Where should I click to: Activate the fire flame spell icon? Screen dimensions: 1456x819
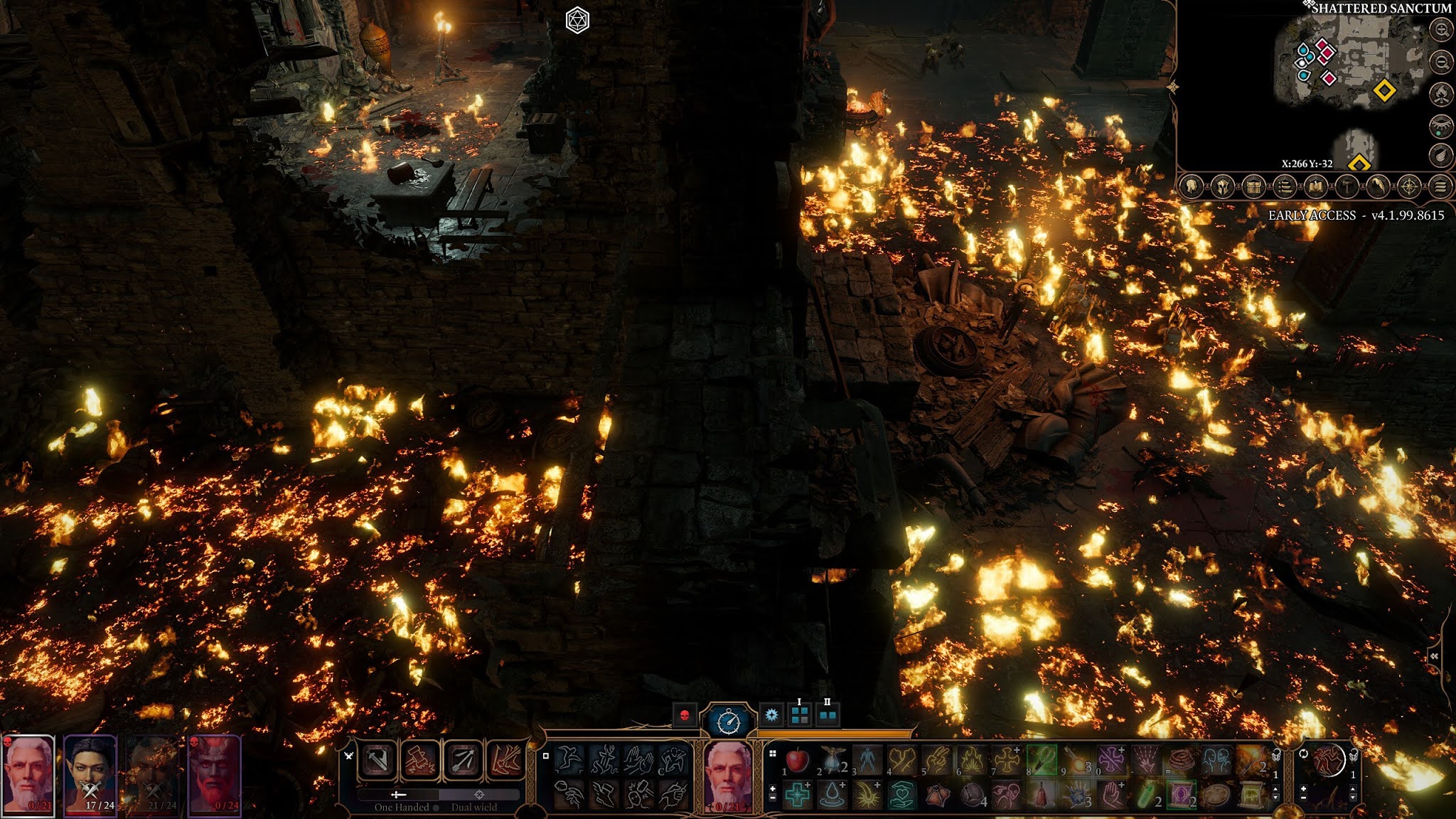(971, 761)
